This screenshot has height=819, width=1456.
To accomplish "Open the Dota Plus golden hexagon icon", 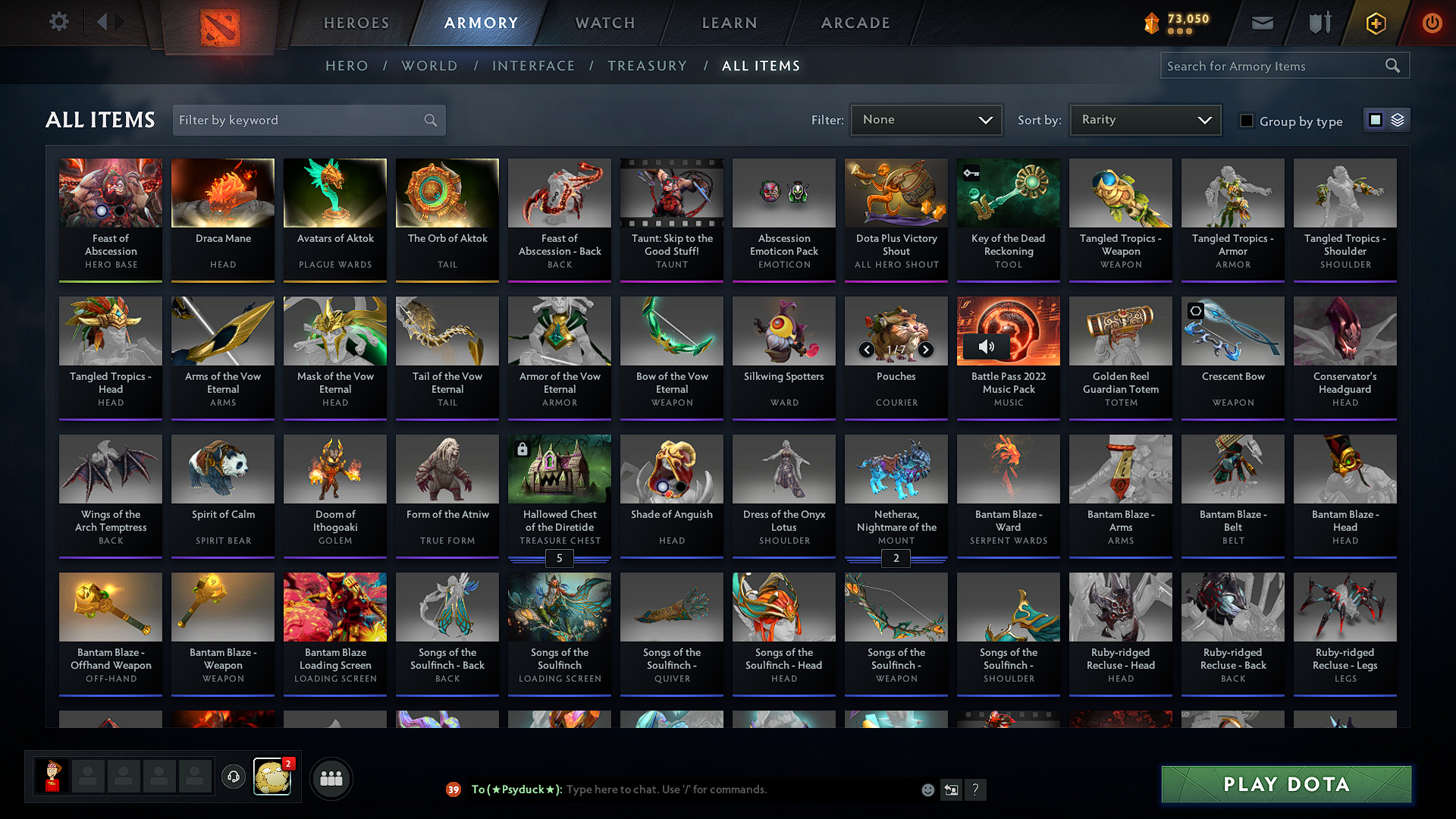I will 1376,23.
